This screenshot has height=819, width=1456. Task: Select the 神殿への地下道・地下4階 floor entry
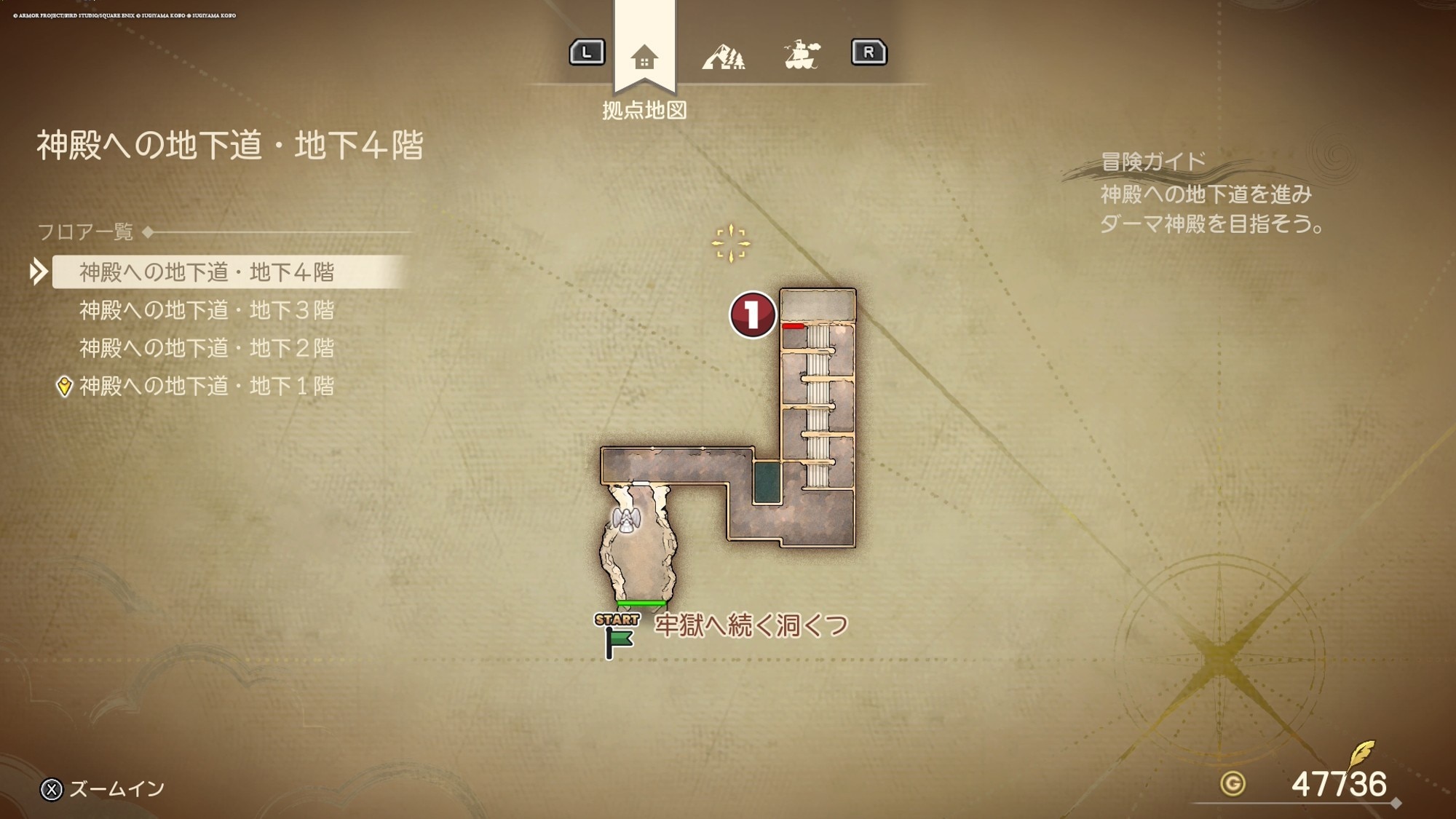tap(207, 272)
